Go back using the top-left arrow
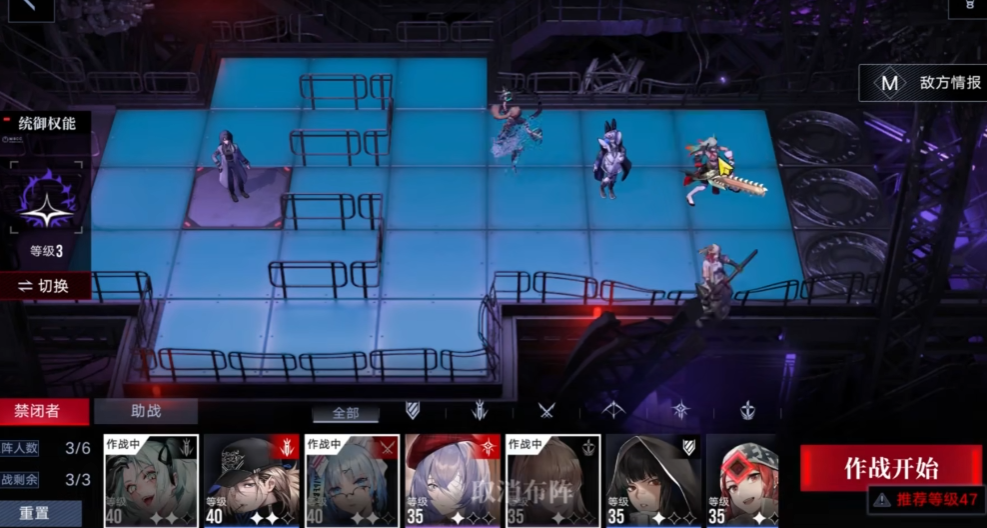Screen dimensions: 987x528 [25, 8]
